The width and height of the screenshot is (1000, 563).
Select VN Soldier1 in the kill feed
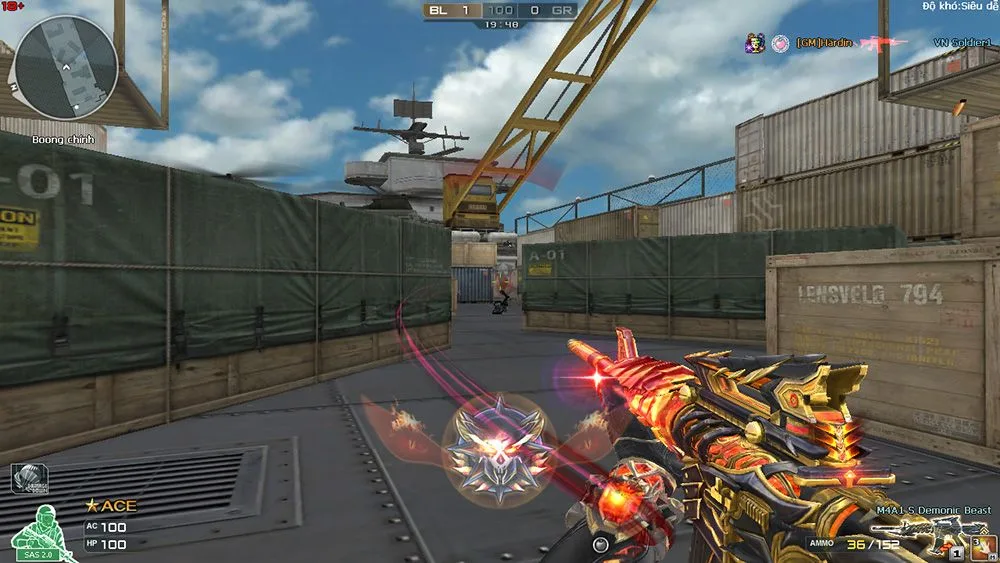961,43
